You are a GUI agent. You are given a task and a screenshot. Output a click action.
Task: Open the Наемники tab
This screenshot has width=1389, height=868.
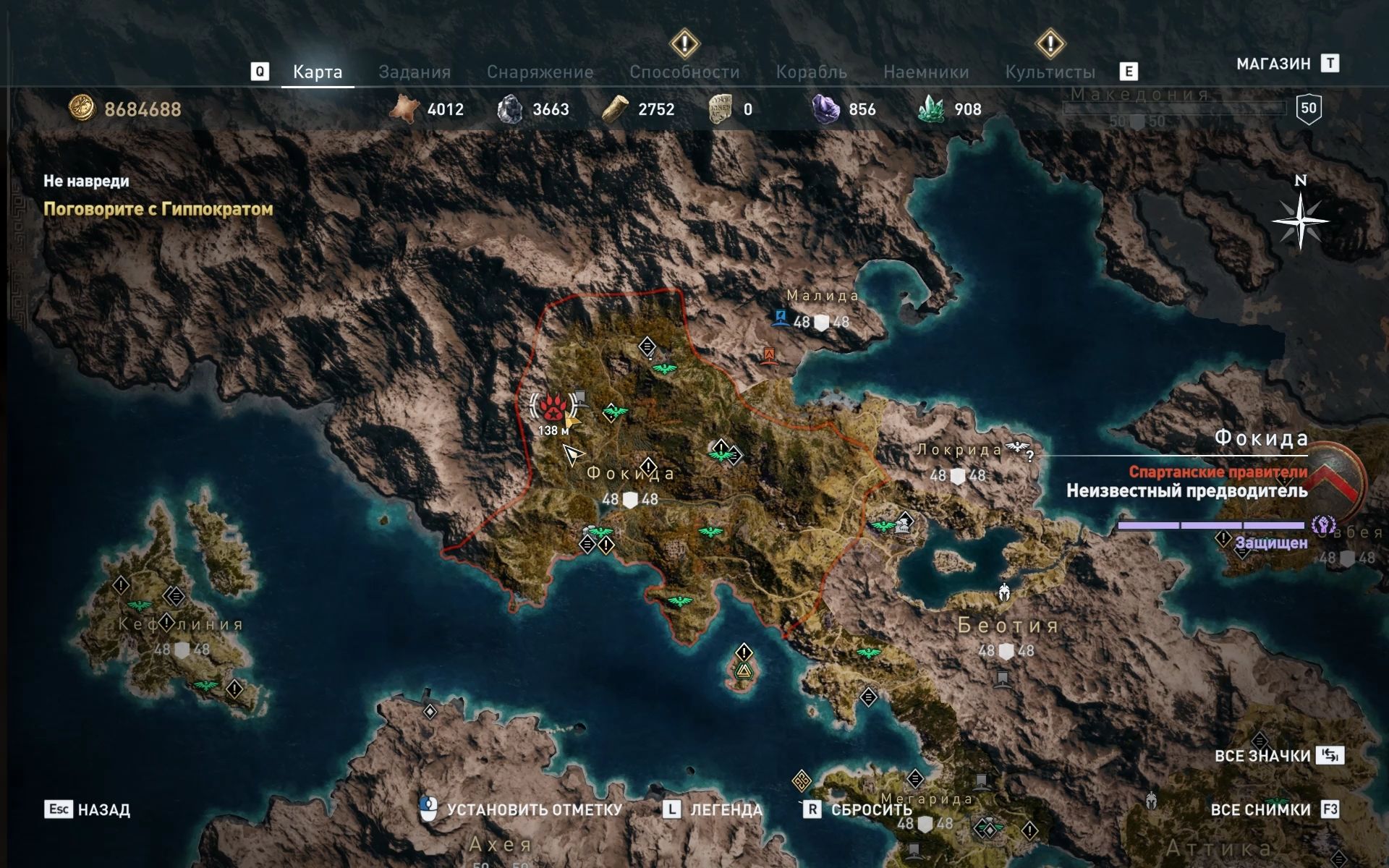(926, 72)
